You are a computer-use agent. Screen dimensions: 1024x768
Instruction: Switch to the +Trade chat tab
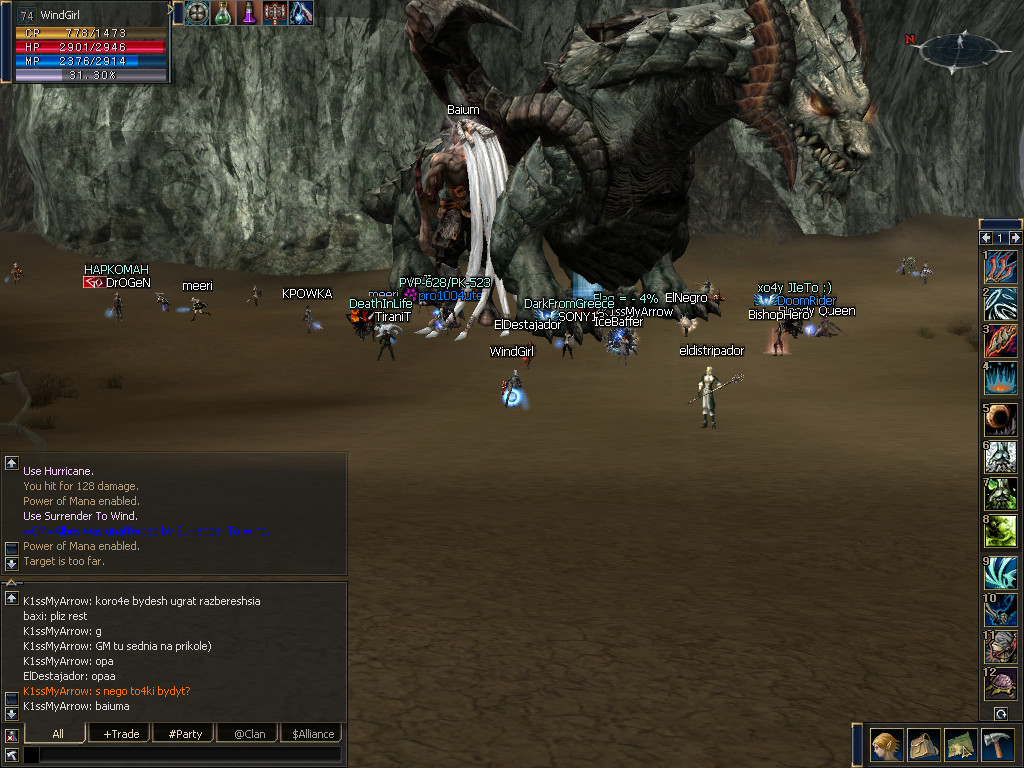click(x=121, y=734)
